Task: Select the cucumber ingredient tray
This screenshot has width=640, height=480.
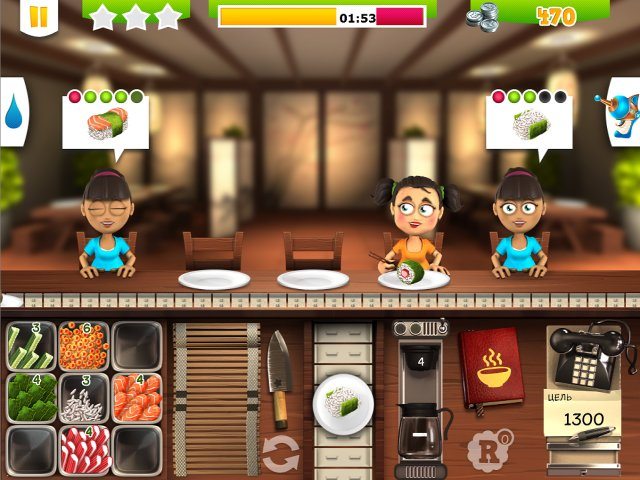Action: point(30,345)
